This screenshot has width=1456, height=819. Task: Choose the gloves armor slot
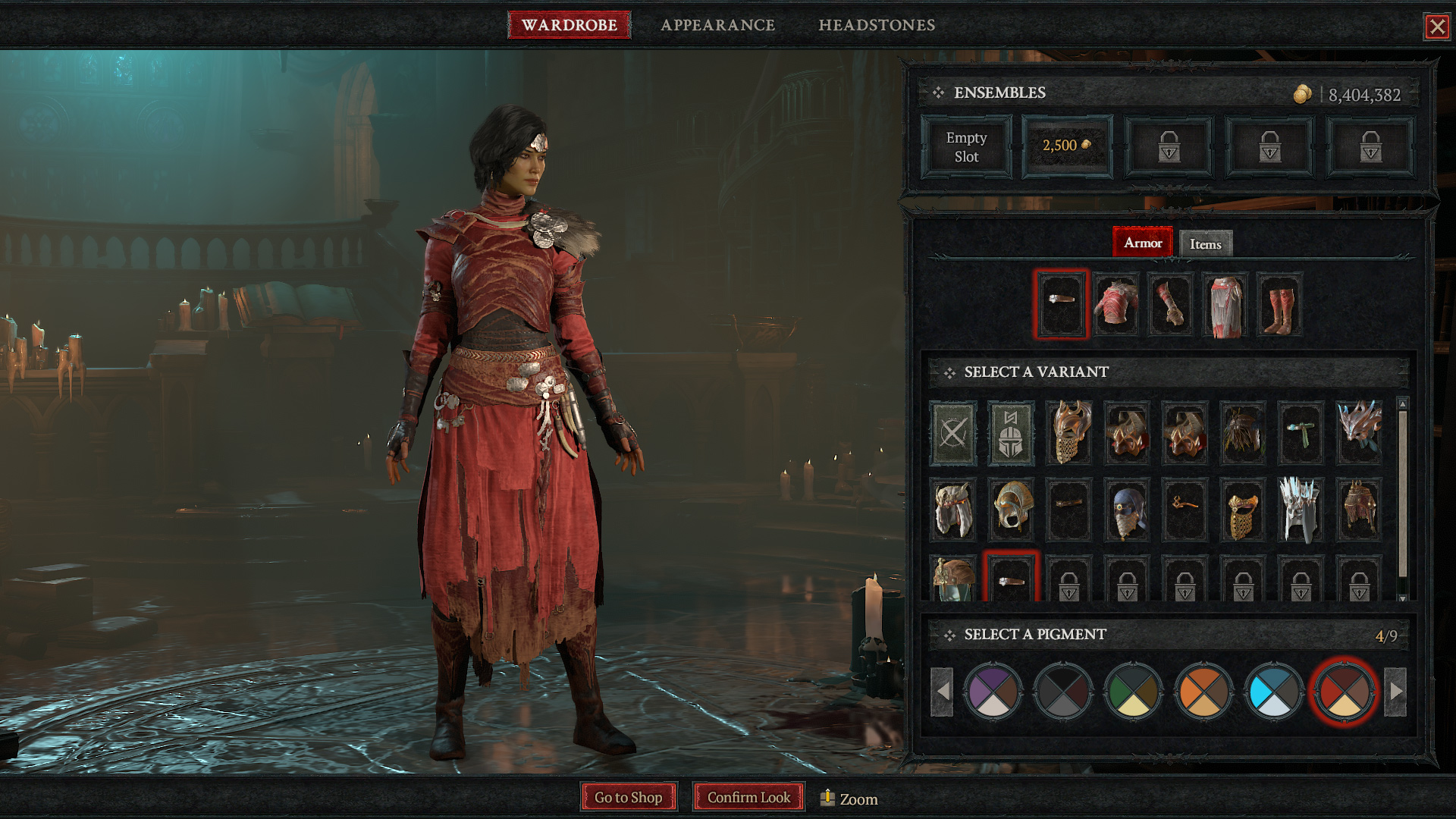(1170, 305)
